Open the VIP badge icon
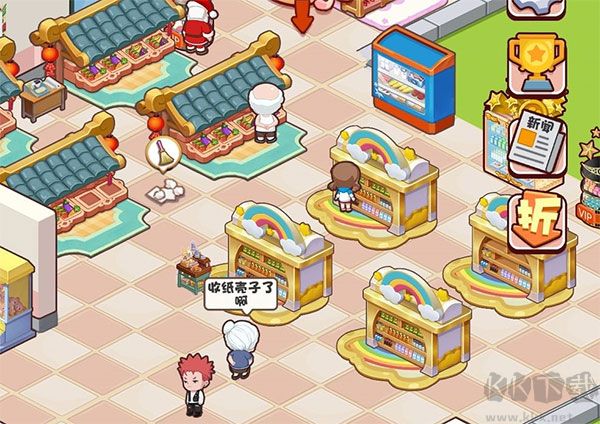The width and height of the screenshot is (600, 424). (589, 210)
